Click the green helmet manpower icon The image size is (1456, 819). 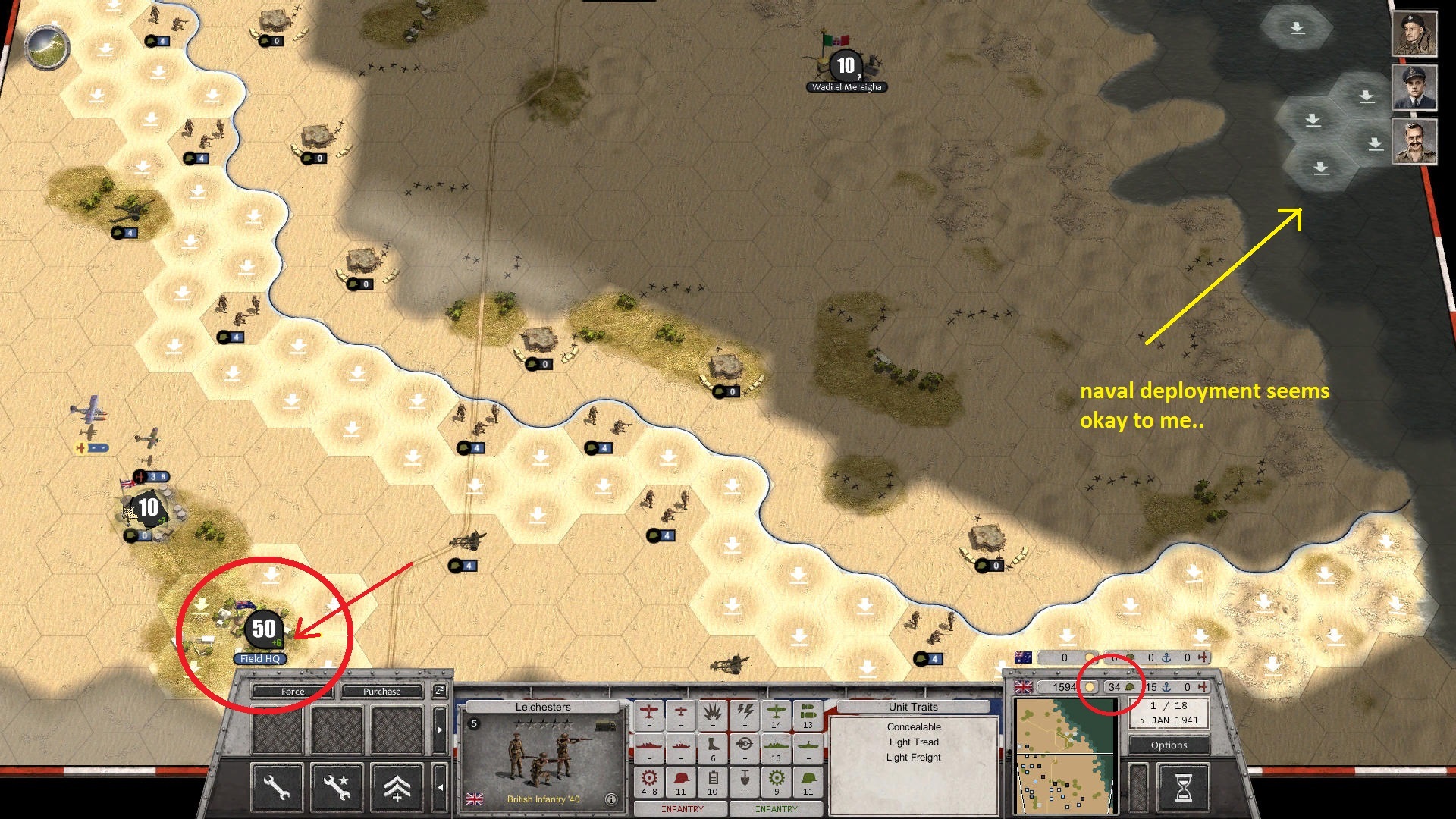click(1130, 686)
